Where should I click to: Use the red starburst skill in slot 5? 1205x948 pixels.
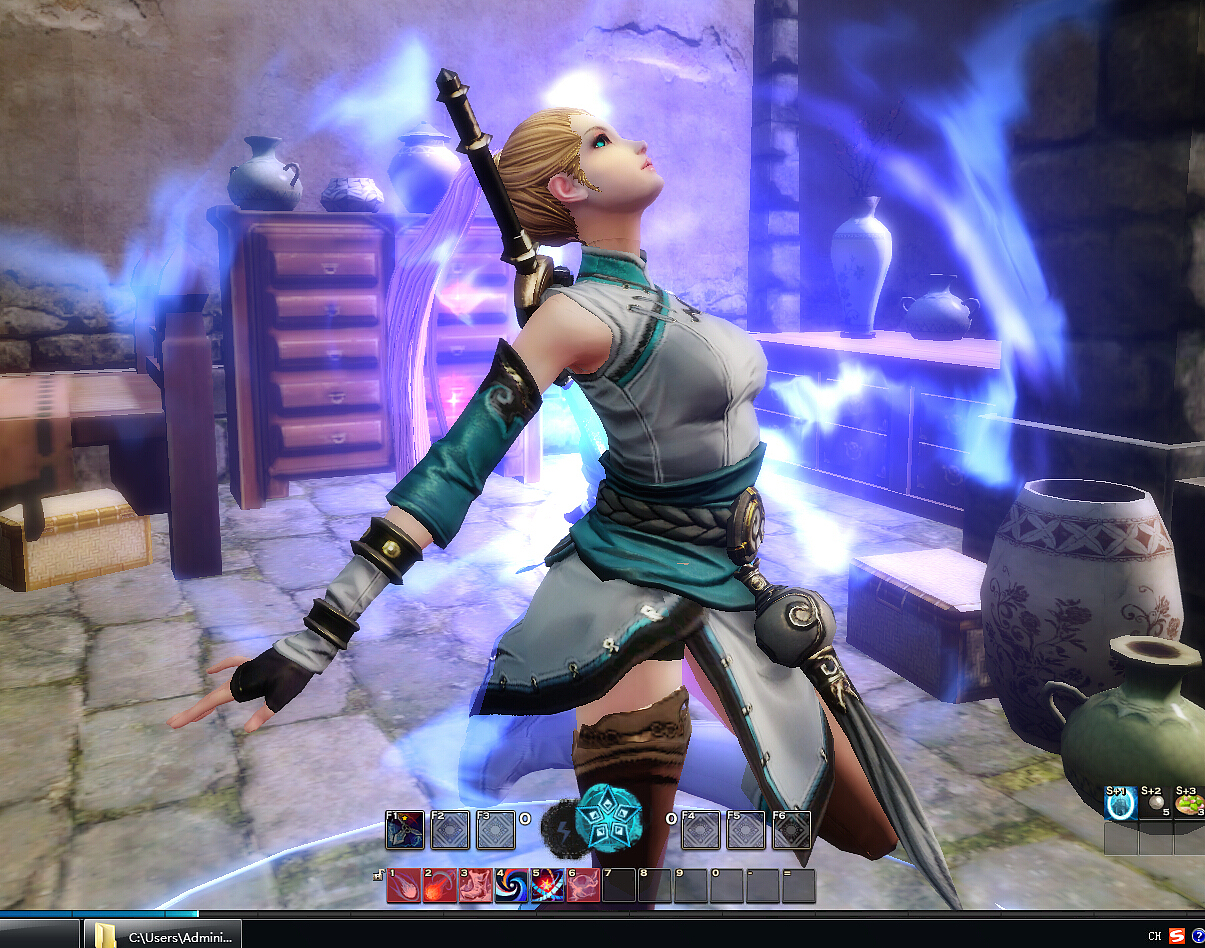pos(547,886)
